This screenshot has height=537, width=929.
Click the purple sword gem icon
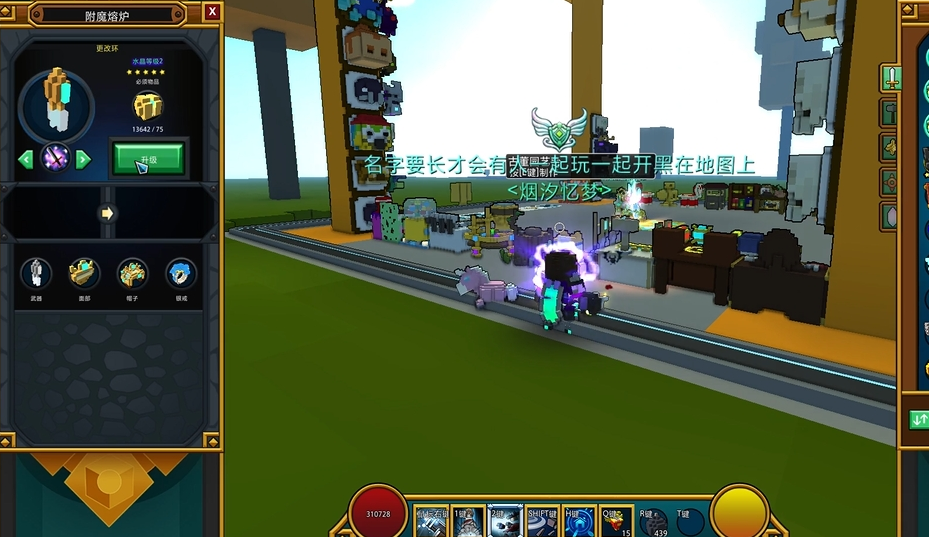tap(55, 158)
